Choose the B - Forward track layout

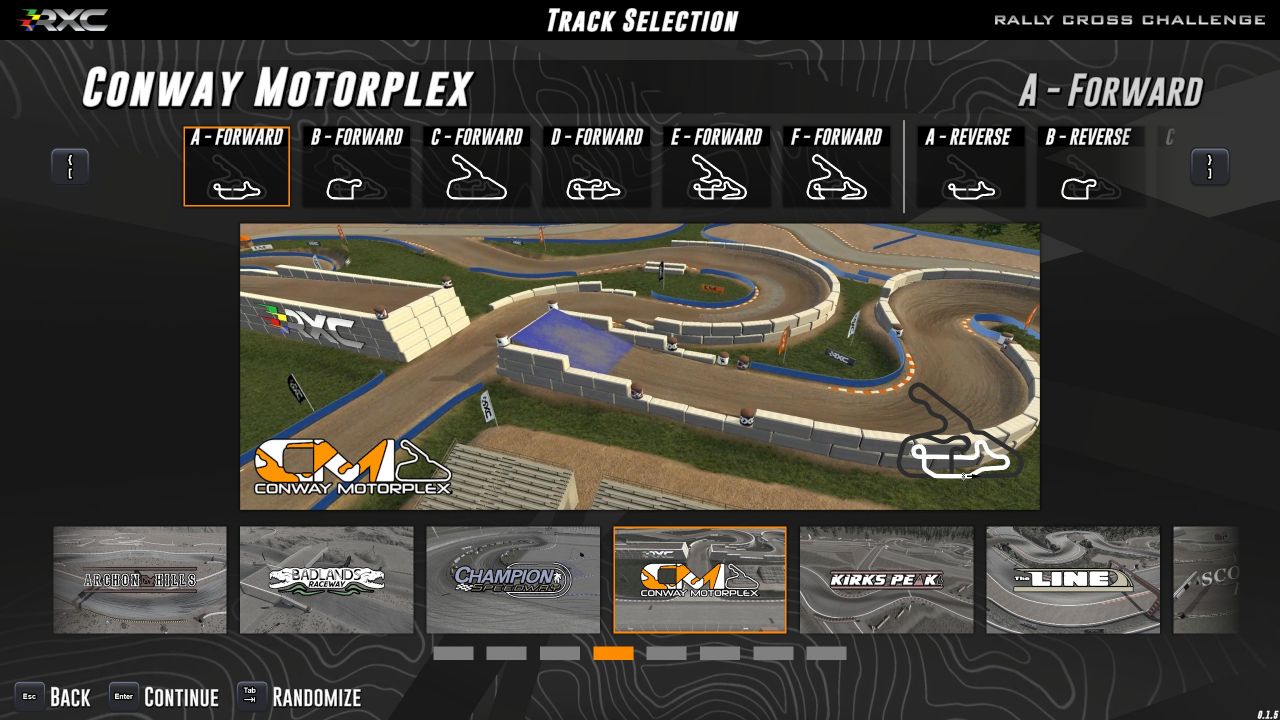[357, 167]
